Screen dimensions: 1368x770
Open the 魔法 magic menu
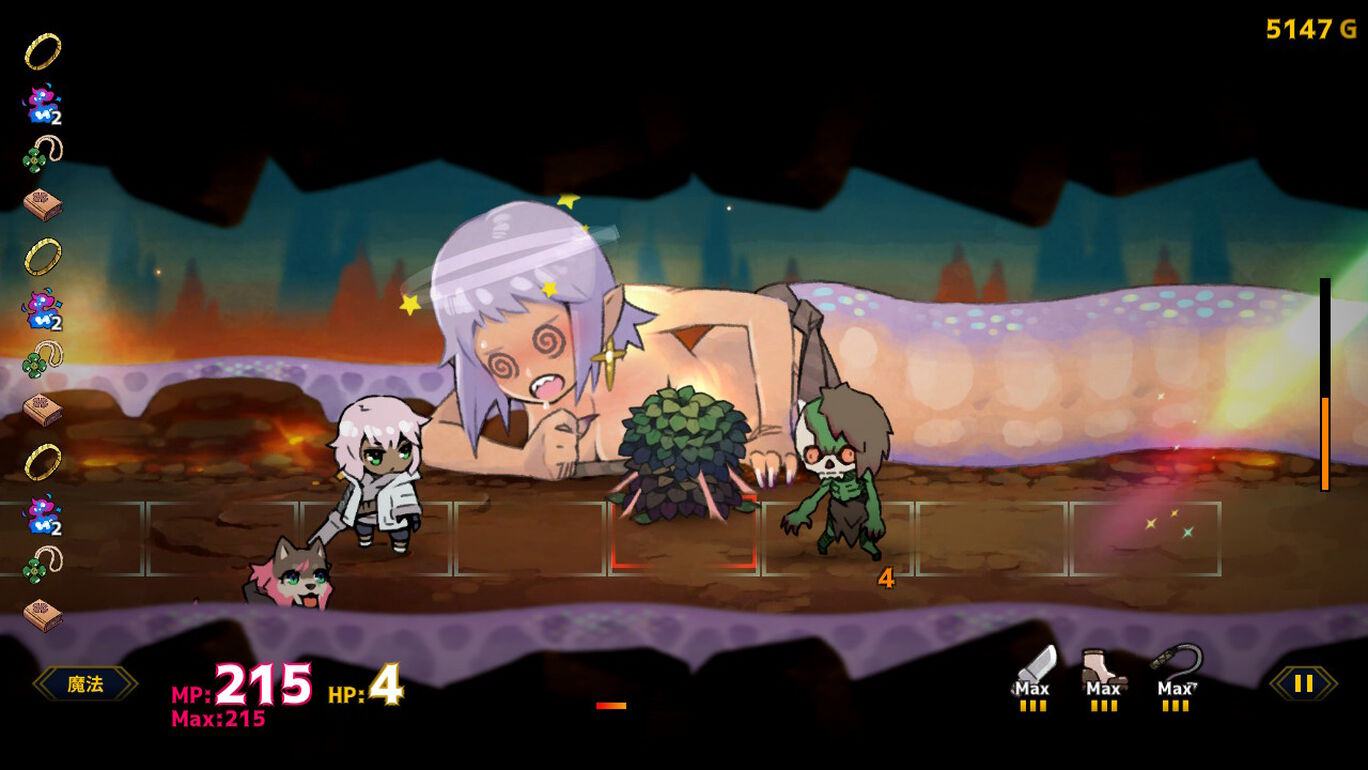[85, 684]
